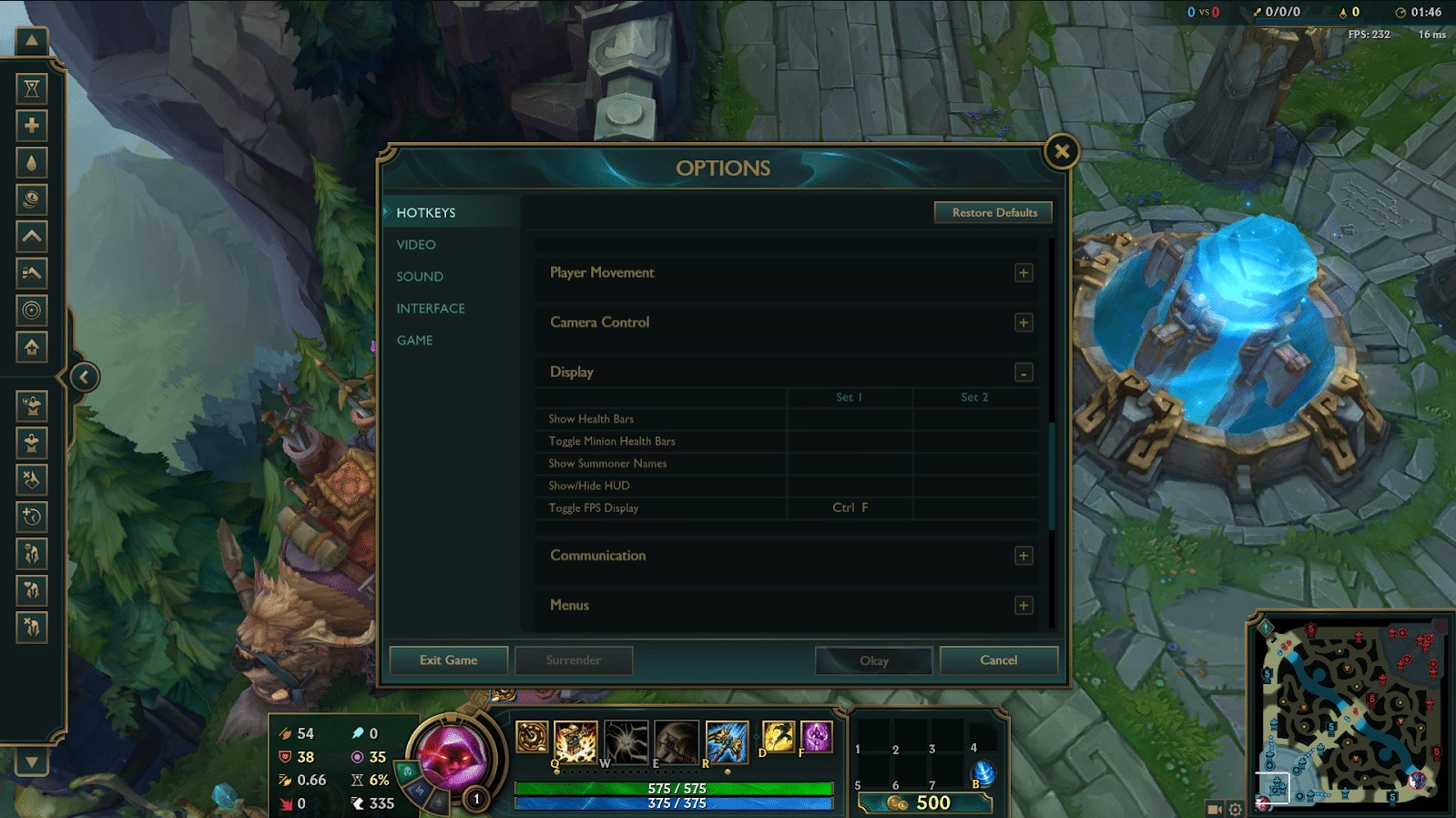This screenshot has width=1456, height=818.
Task: Cancel the options changes
Action: (998, 660)
